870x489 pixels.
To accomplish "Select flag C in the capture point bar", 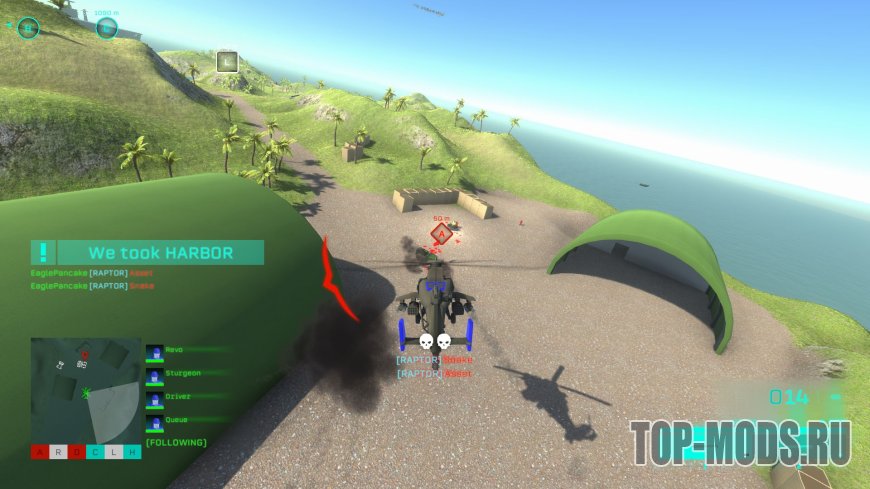I will tap(96, 453).
